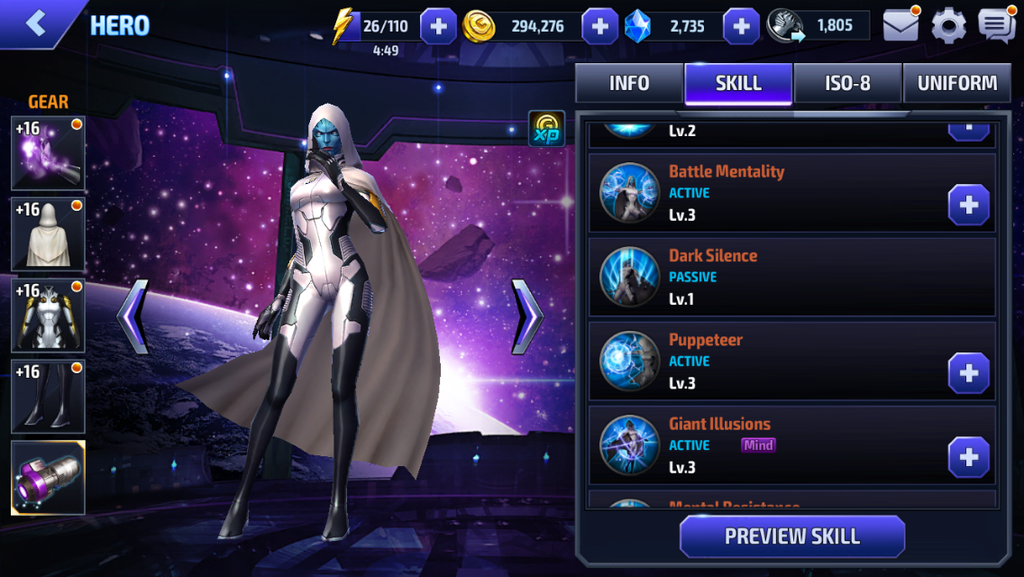Show the previous hero
The image size is (1024, 577).
(x=133, y=317)
